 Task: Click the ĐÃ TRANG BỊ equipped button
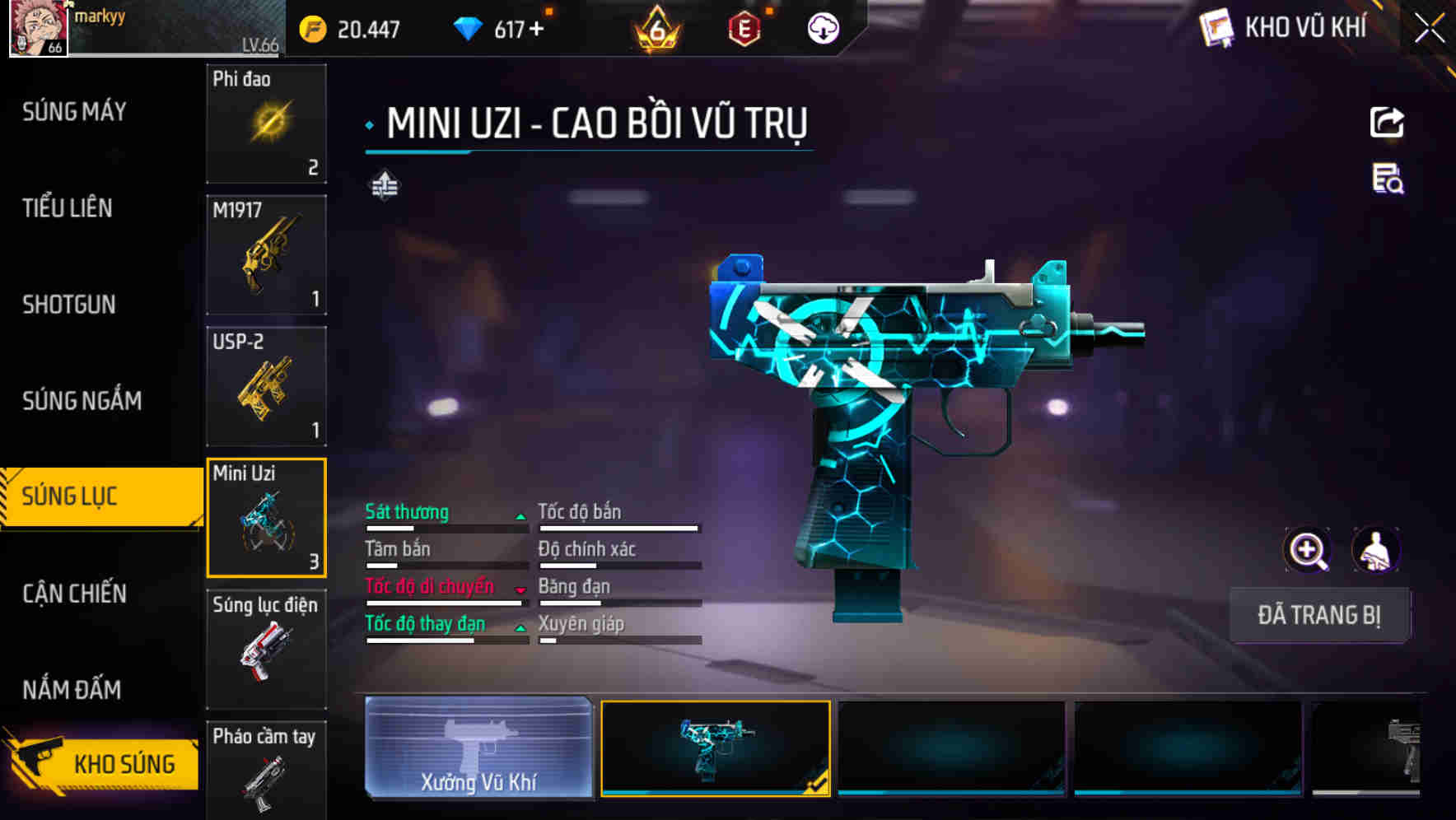tap(1318, 615)
